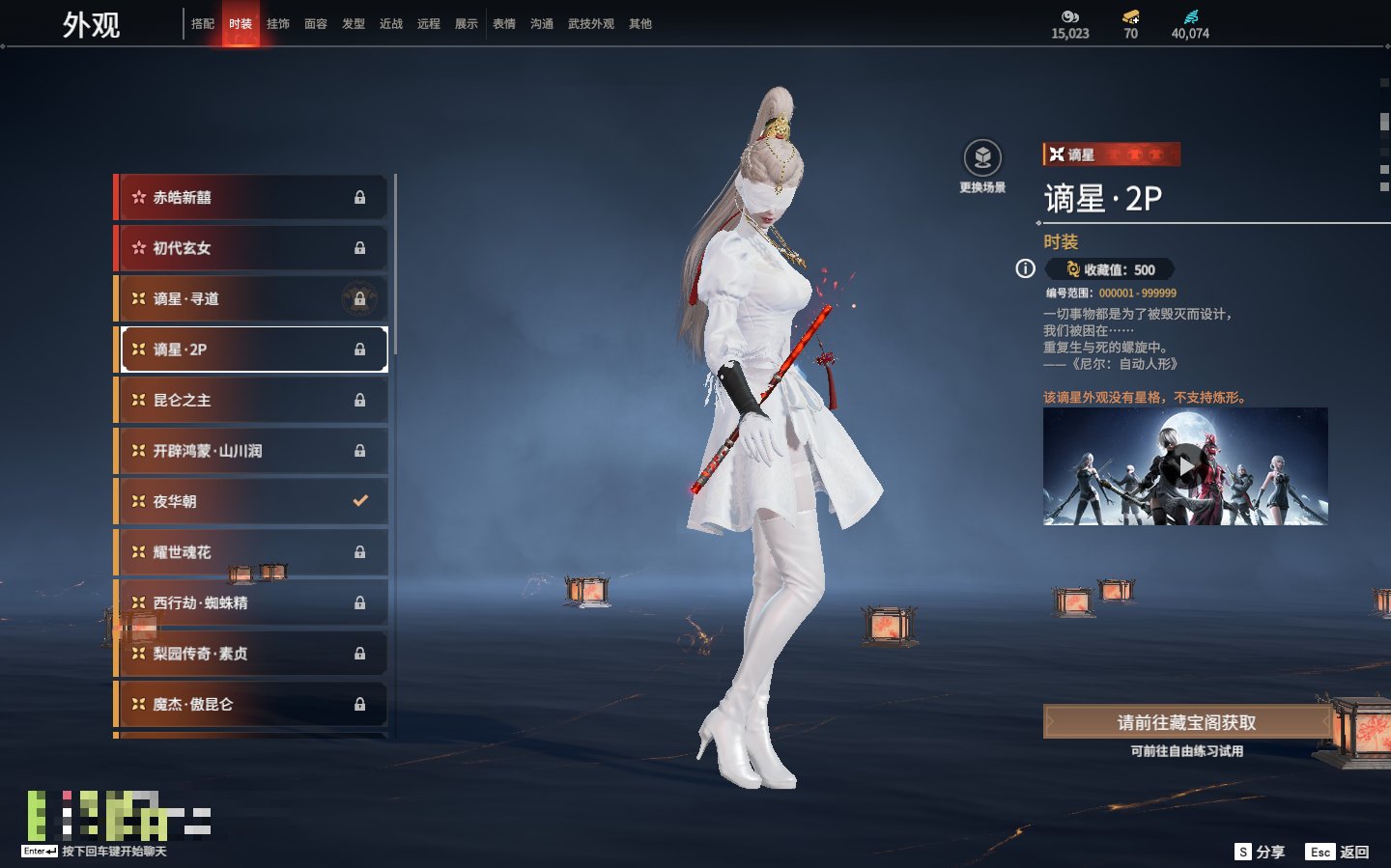Open the 近战 melee tab
1391x868 pixels.
391,24
